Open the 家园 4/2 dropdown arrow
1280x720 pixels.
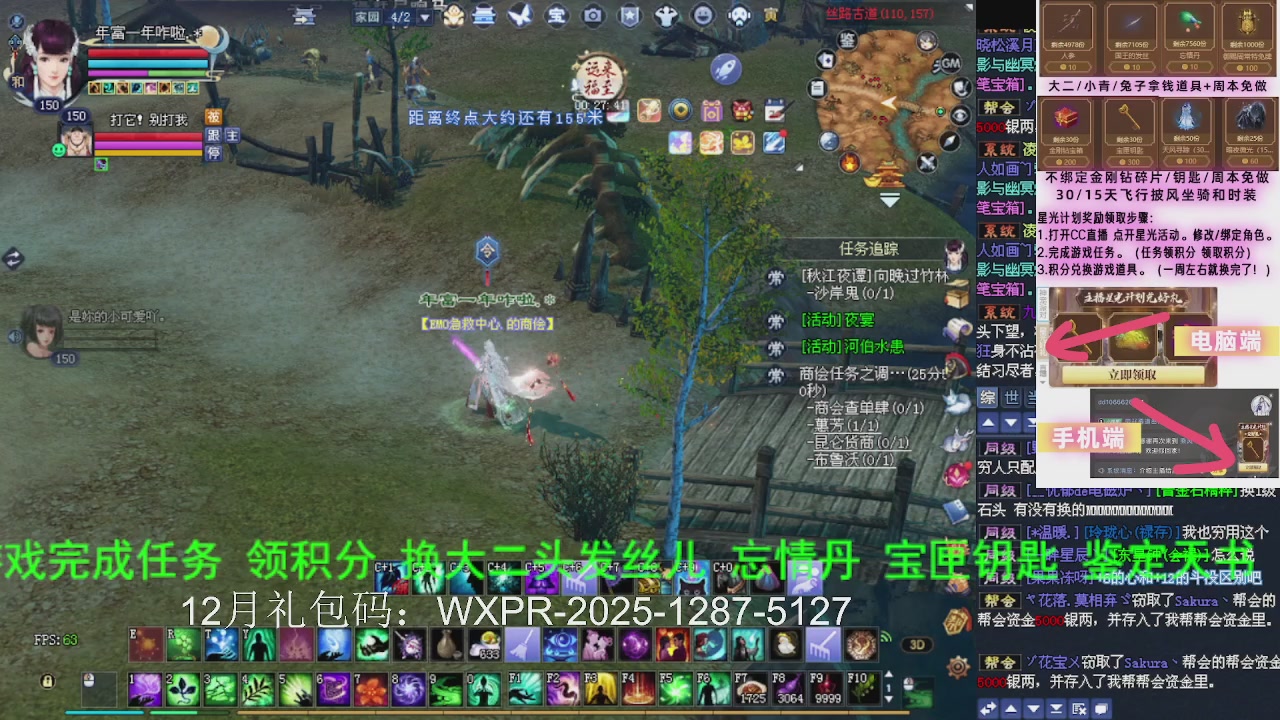[x=424, y=17]
